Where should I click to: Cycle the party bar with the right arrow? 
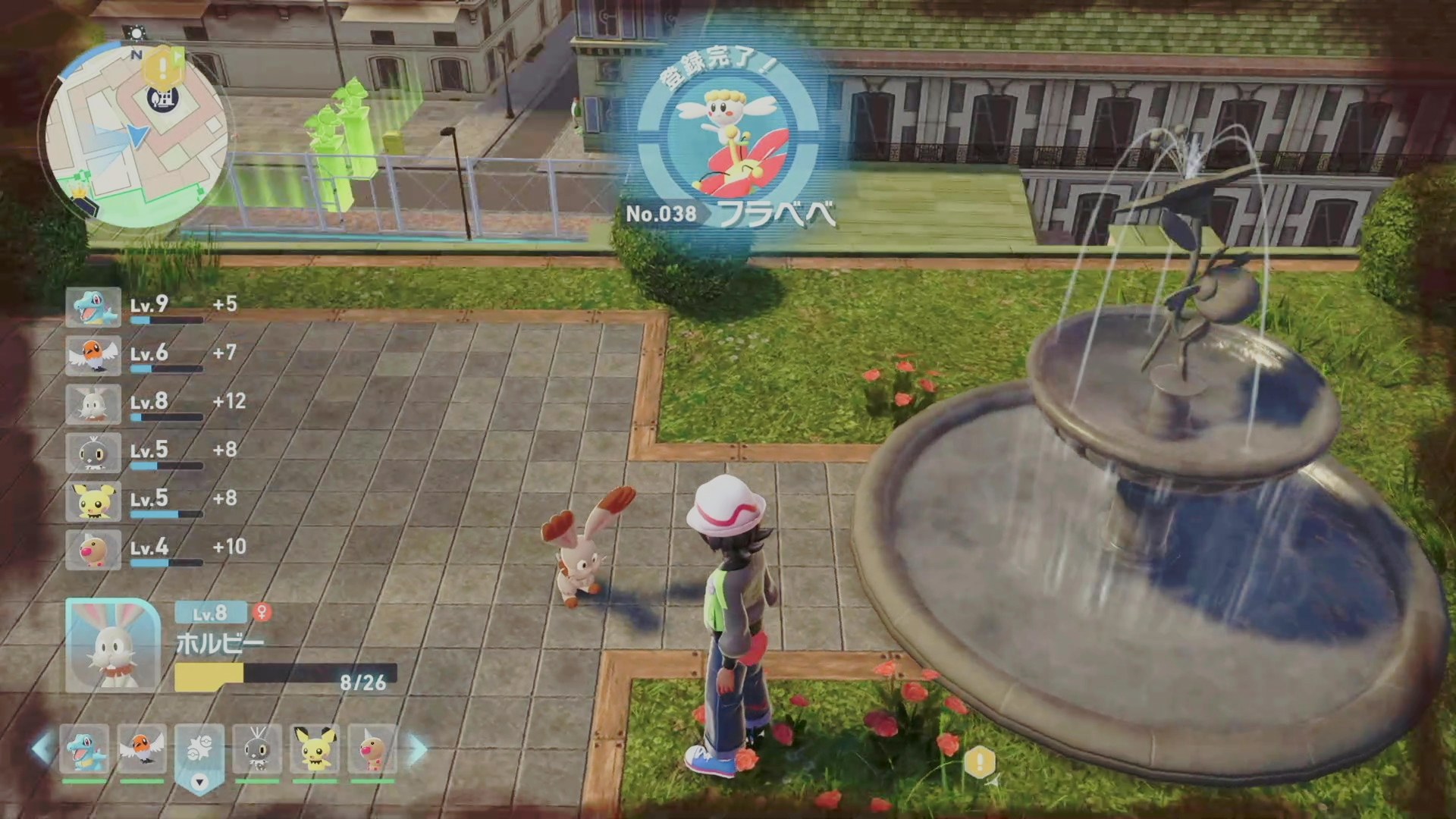tap(418, 749)
